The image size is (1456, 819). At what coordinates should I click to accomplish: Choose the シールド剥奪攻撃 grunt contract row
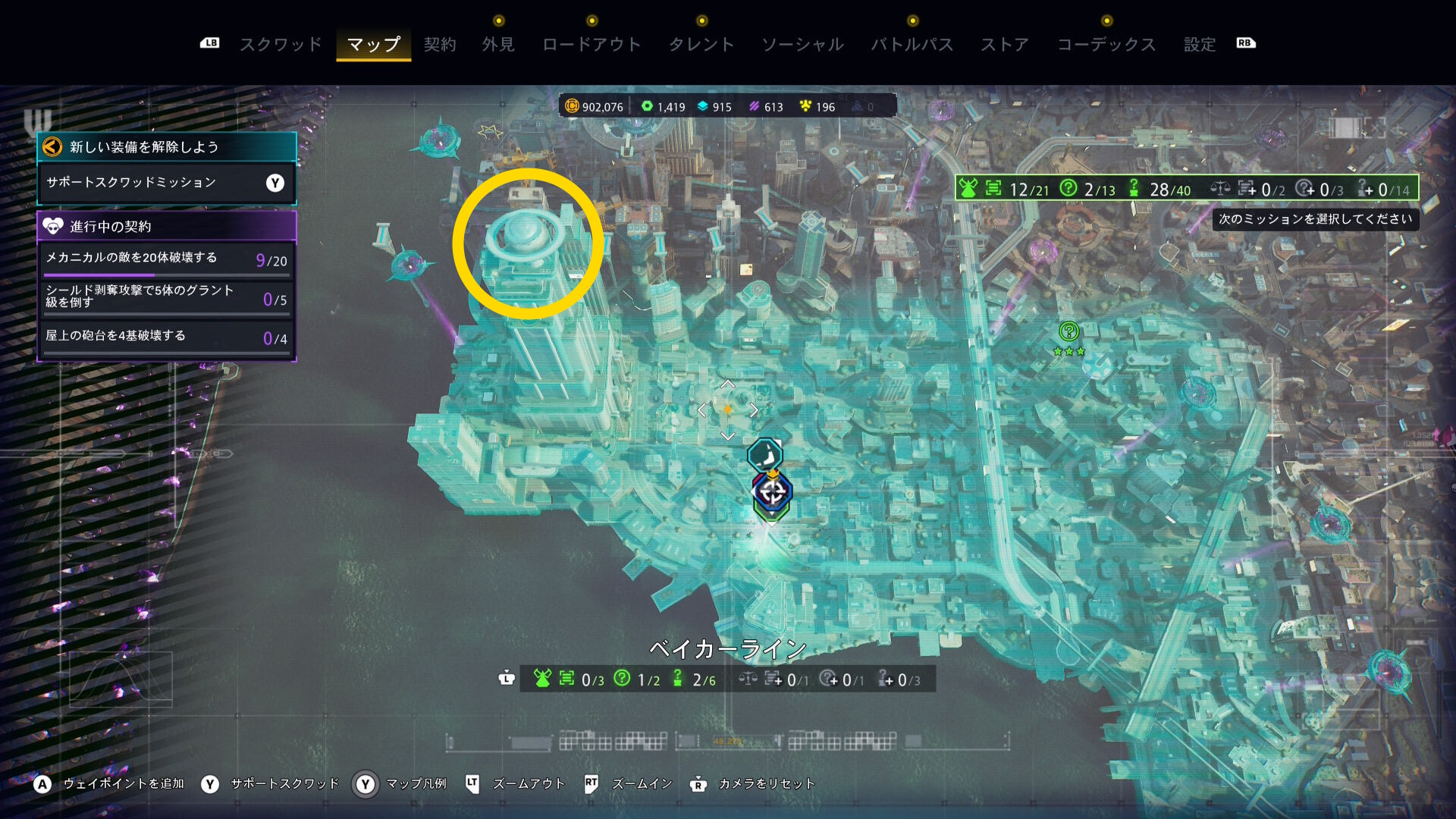coord(166,297)
